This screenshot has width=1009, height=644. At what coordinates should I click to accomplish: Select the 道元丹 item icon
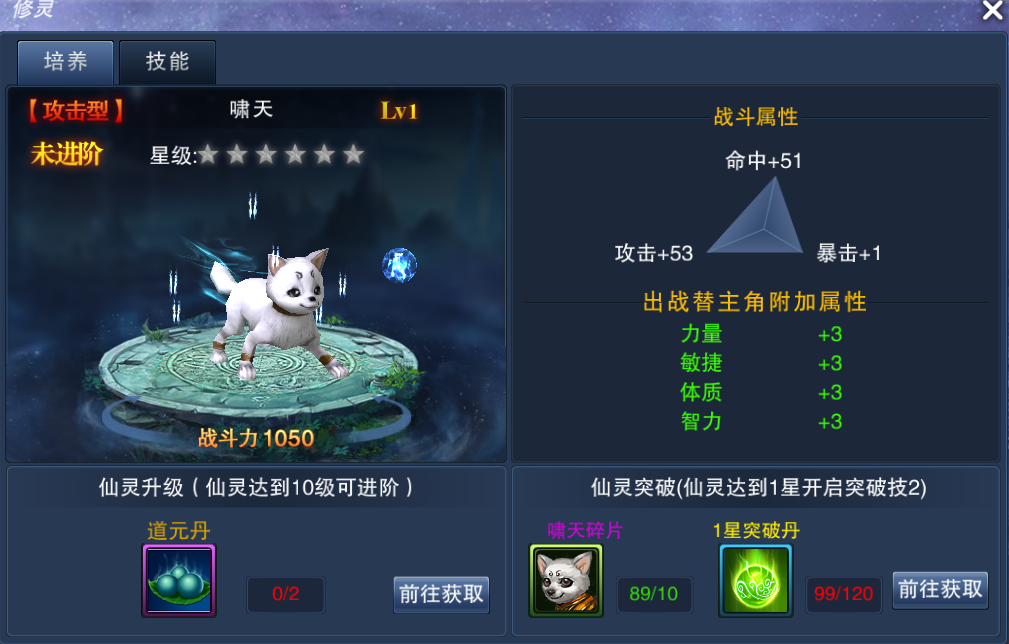[x=179, y=580]
